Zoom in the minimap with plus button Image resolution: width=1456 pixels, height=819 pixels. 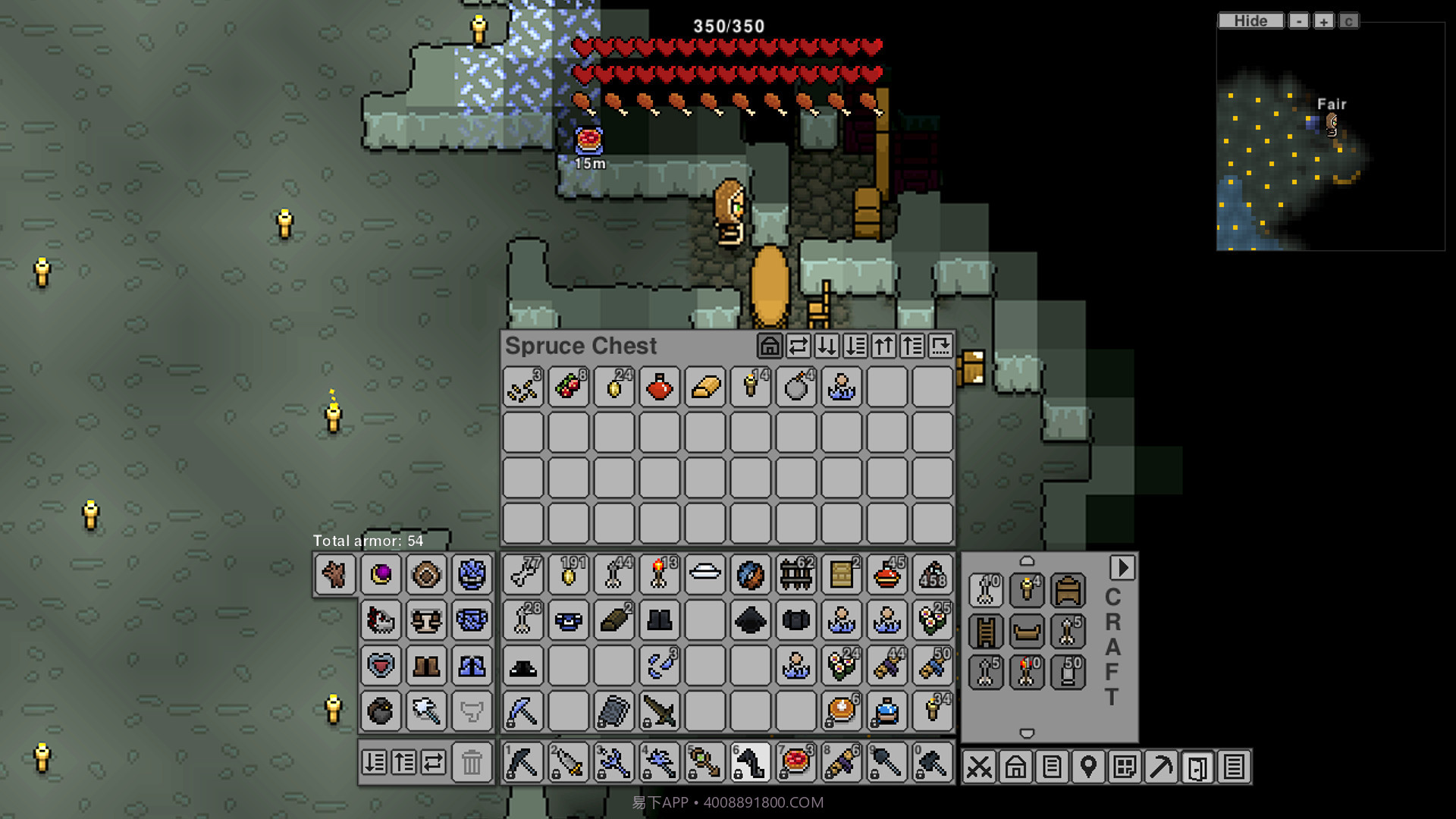click(1324, 21)
